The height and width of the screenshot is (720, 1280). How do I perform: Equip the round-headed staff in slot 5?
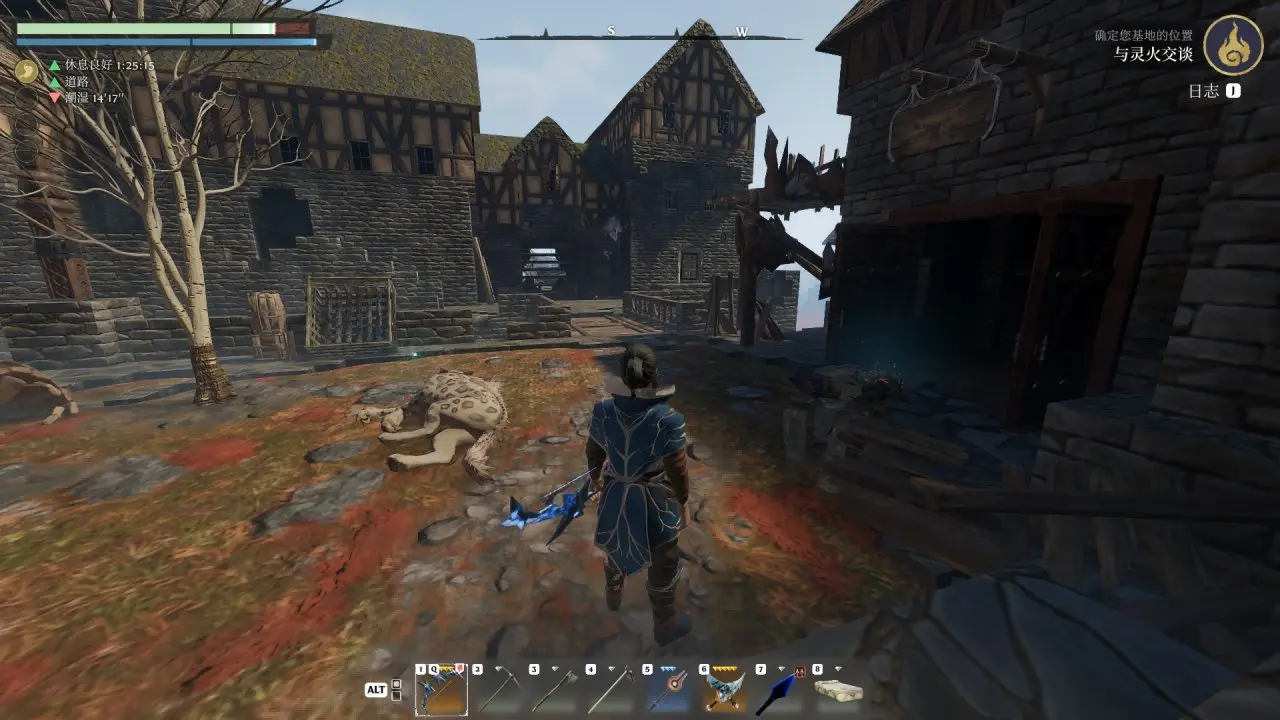(668, 690)
